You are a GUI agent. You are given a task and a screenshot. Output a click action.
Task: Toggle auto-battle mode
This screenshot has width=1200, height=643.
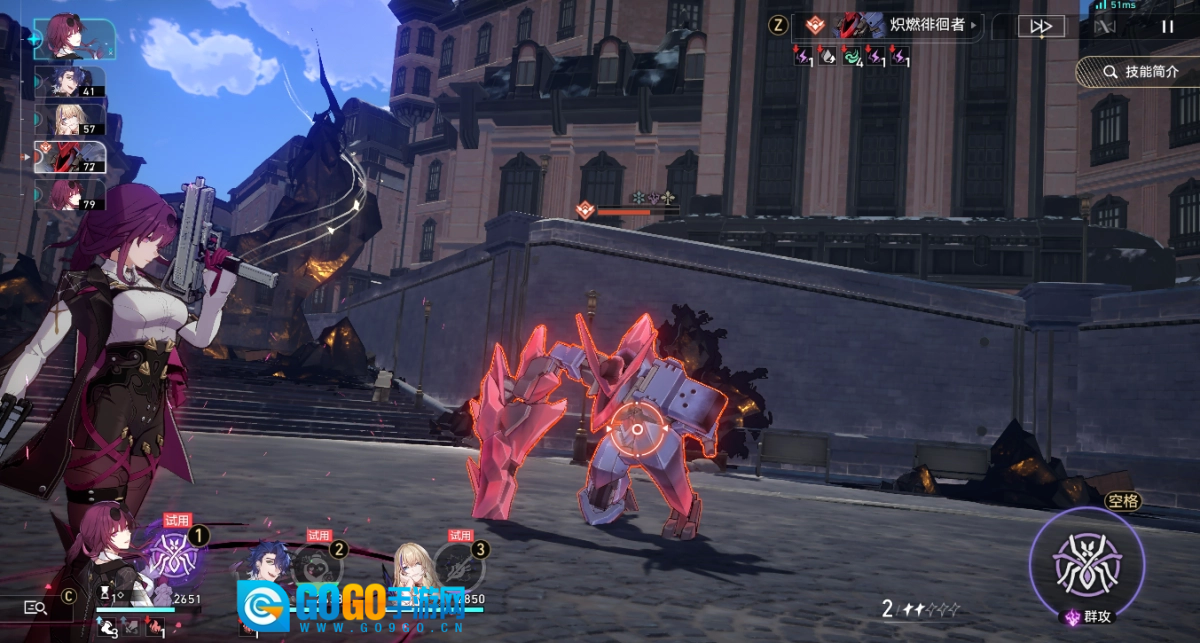click(1105, 27)
